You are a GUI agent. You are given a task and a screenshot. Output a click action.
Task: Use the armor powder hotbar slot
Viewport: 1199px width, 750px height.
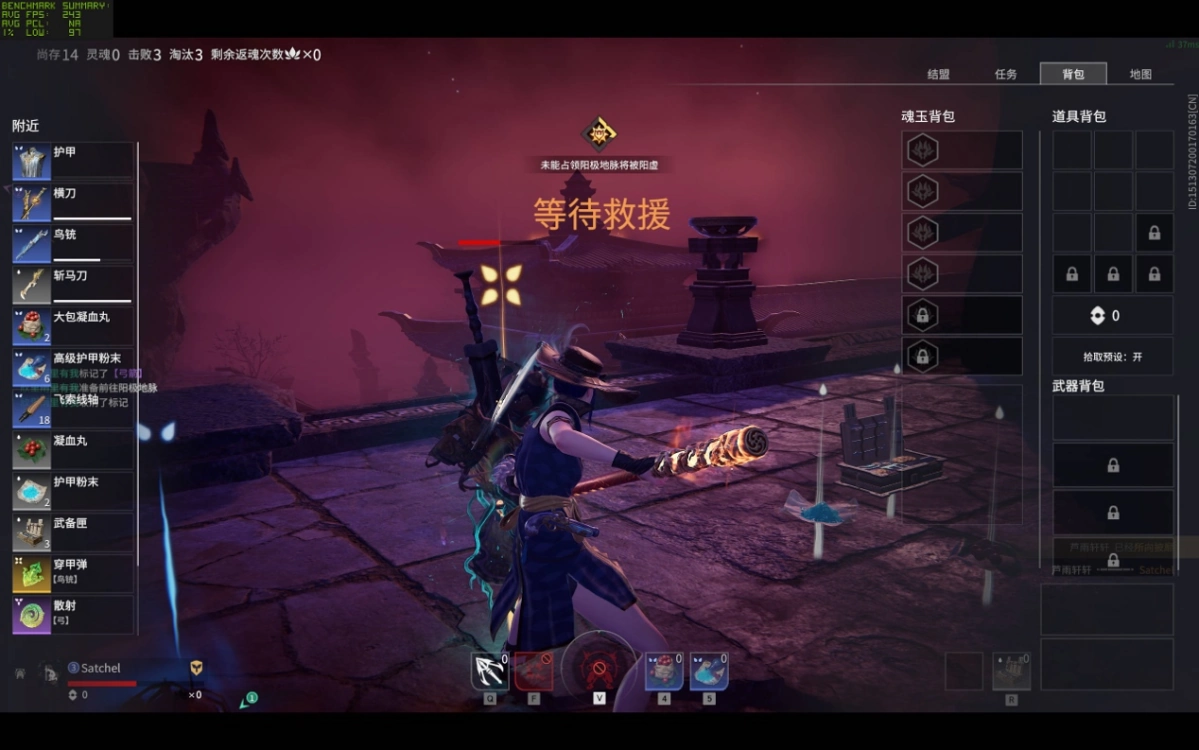pos(708,672)
